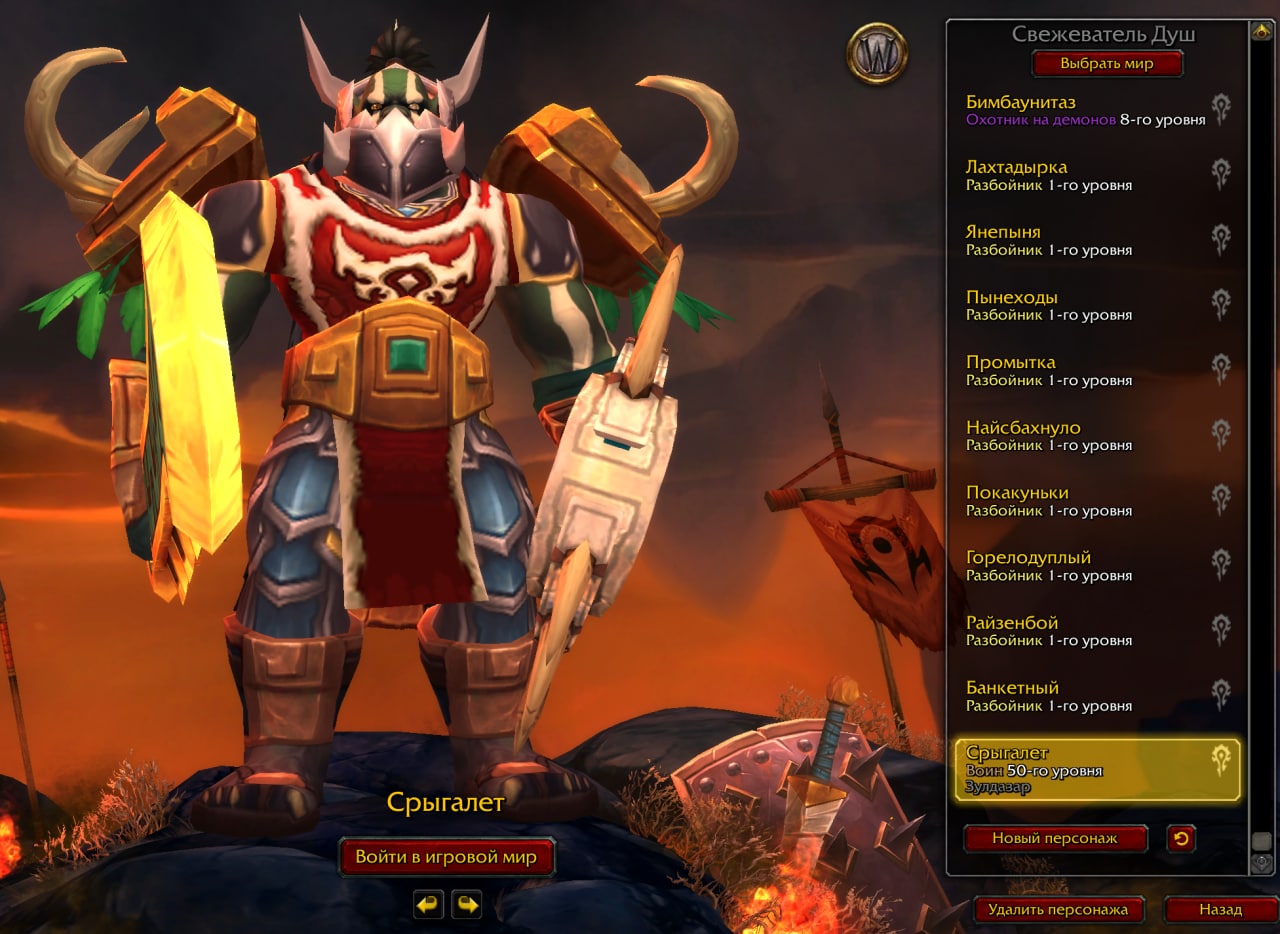This screenshot has height=934, width=1280.
Task: Open the round WoW logo menu button
Action: tap(877, 54)
